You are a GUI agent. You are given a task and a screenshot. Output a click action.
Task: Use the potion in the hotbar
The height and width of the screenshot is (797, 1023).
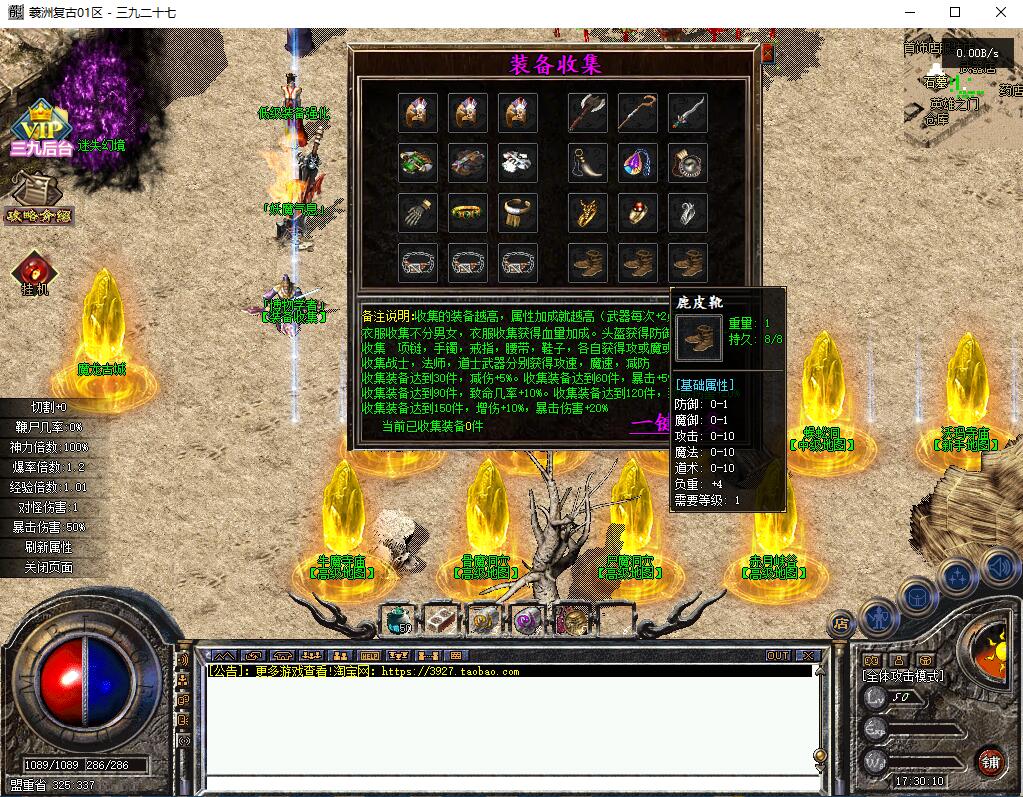point(398,621)
